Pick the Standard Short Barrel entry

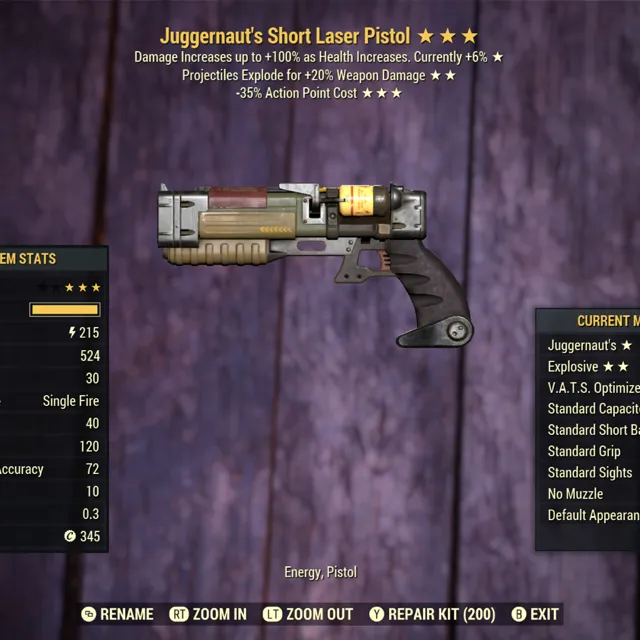coord(593,430)
